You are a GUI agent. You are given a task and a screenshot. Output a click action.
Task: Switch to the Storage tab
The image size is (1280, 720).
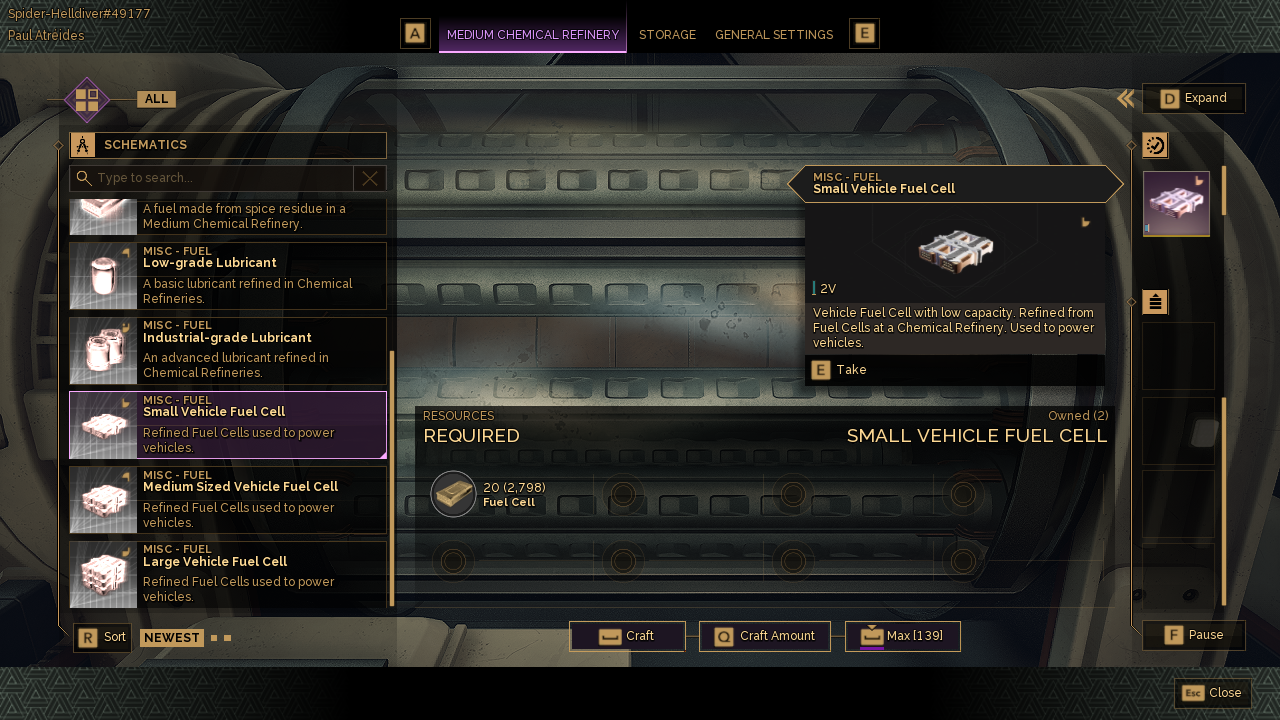click(x=667, y=35)
